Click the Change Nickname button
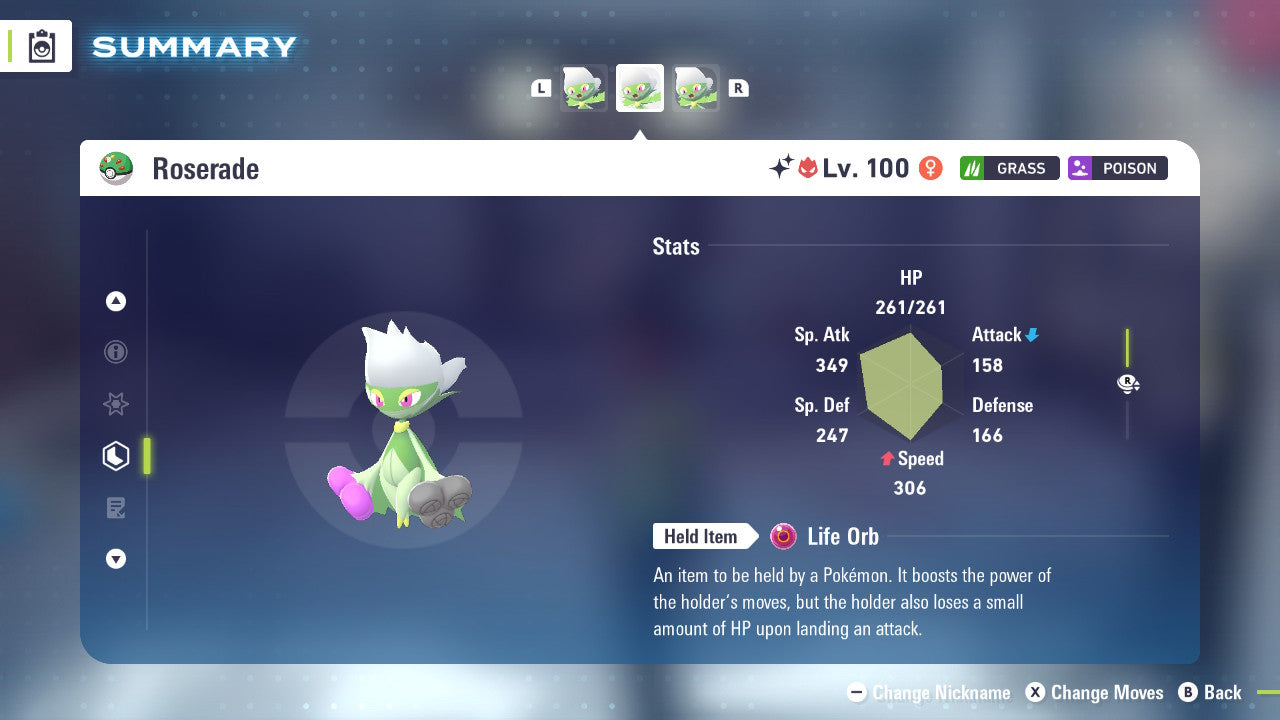 930,692
